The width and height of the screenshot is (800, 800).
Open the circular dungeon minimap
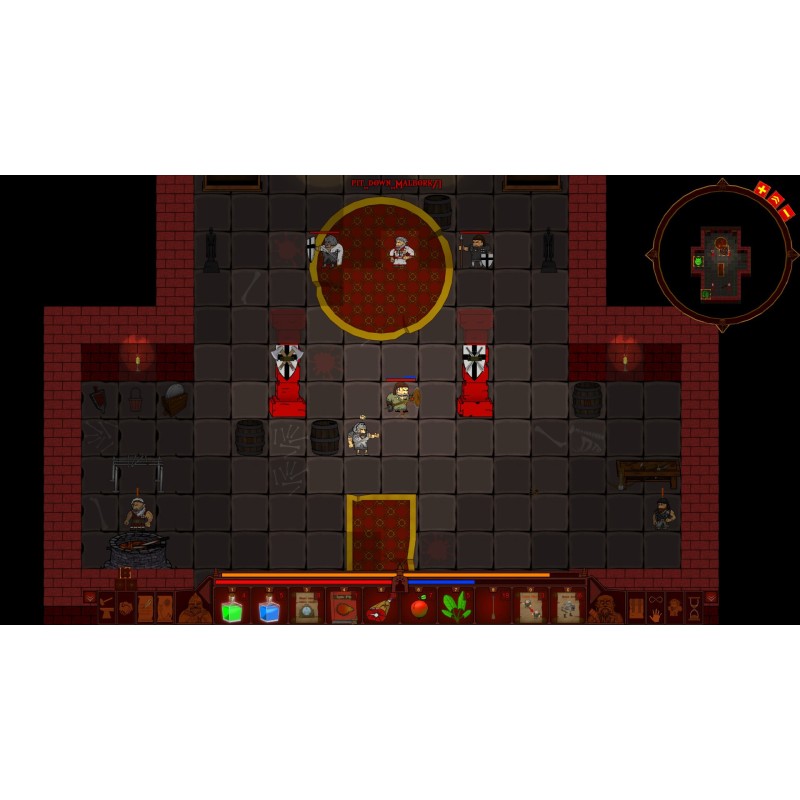coord(720,255)
